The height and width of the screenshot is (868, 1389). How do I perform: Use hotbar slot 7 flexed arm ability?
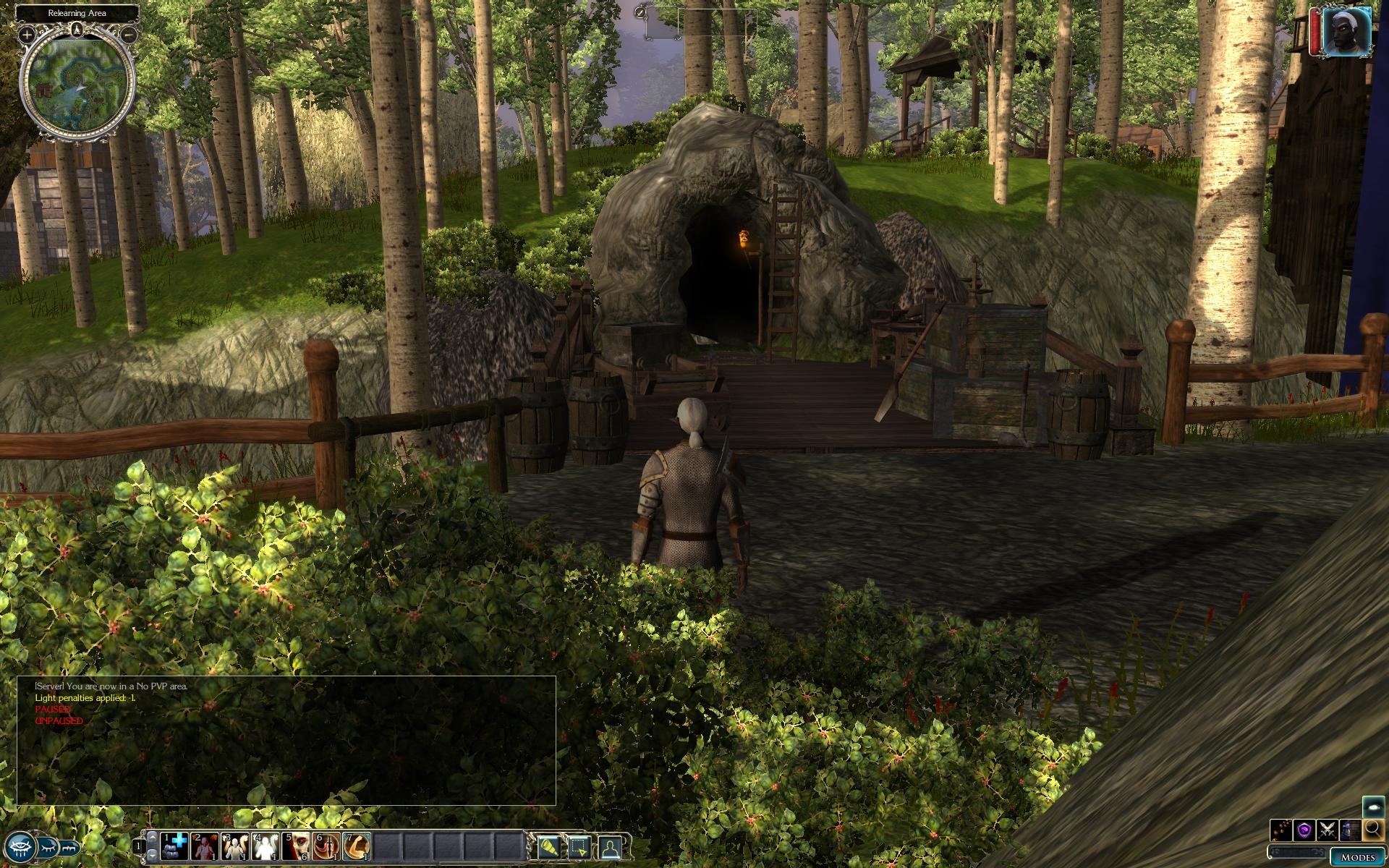coord(357,846)
